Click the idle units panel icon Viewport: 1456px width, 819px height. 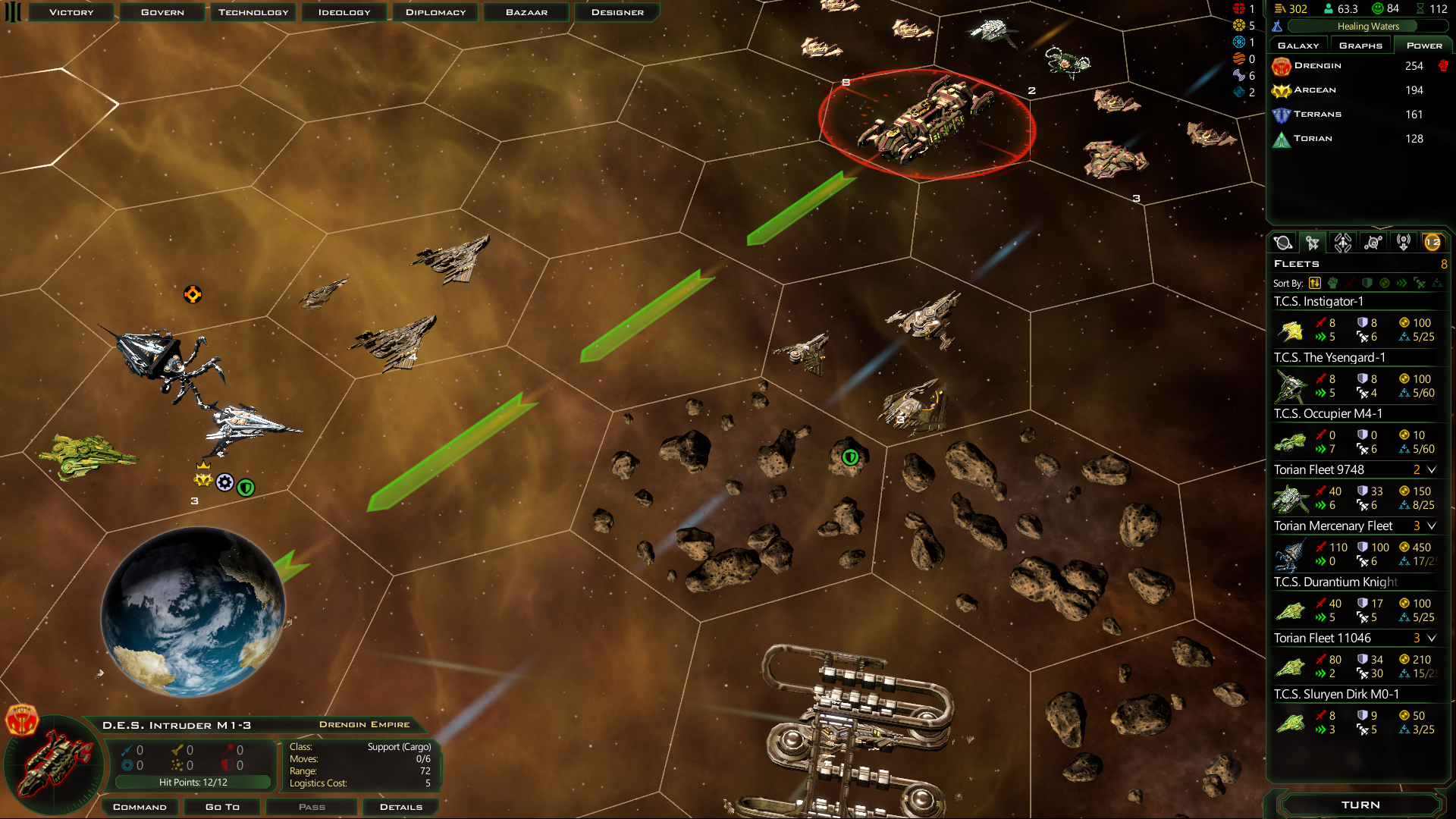coord(1405,242)
